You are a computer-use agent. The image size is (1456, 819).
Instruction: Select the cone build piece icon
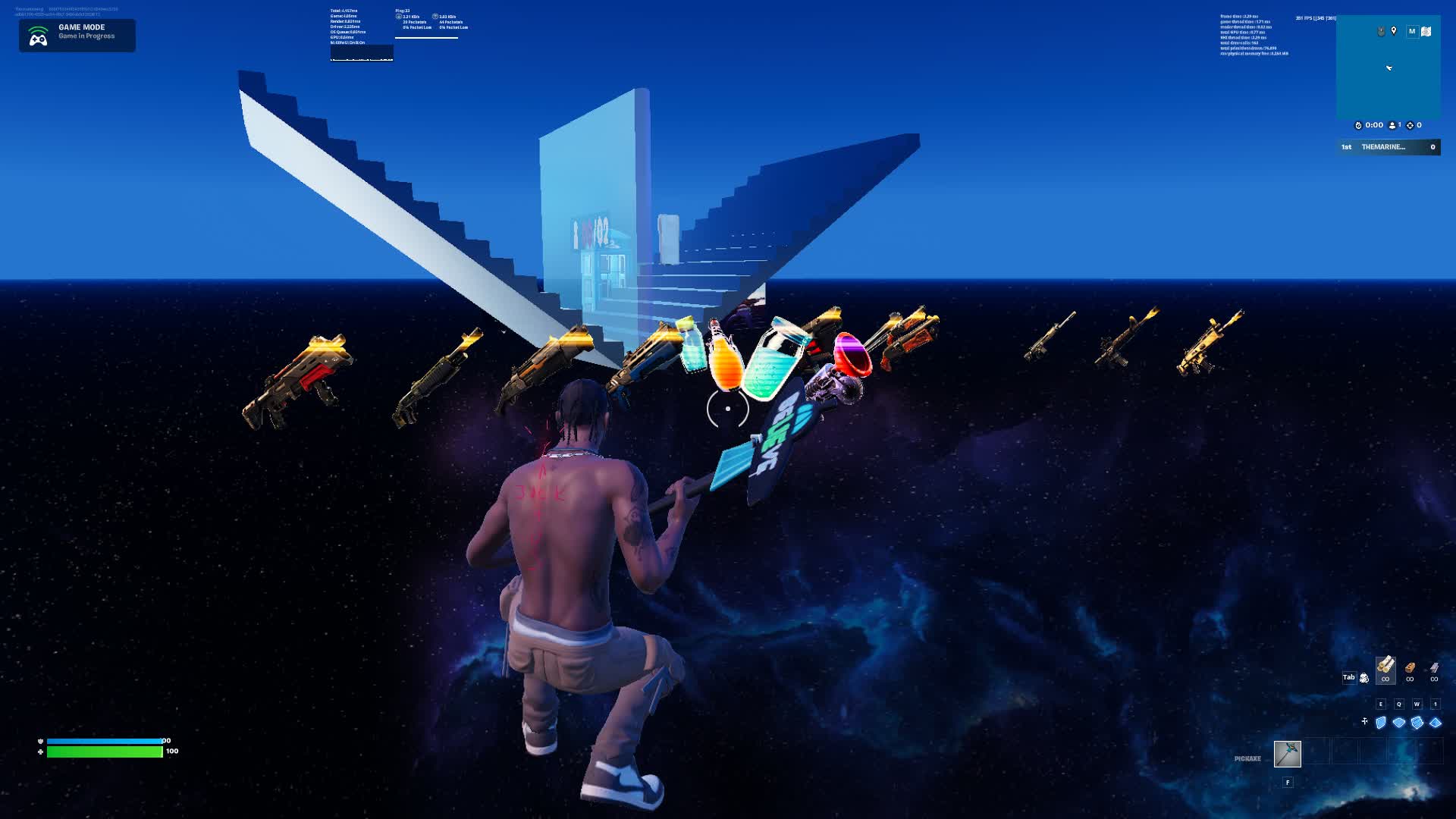1435,723
